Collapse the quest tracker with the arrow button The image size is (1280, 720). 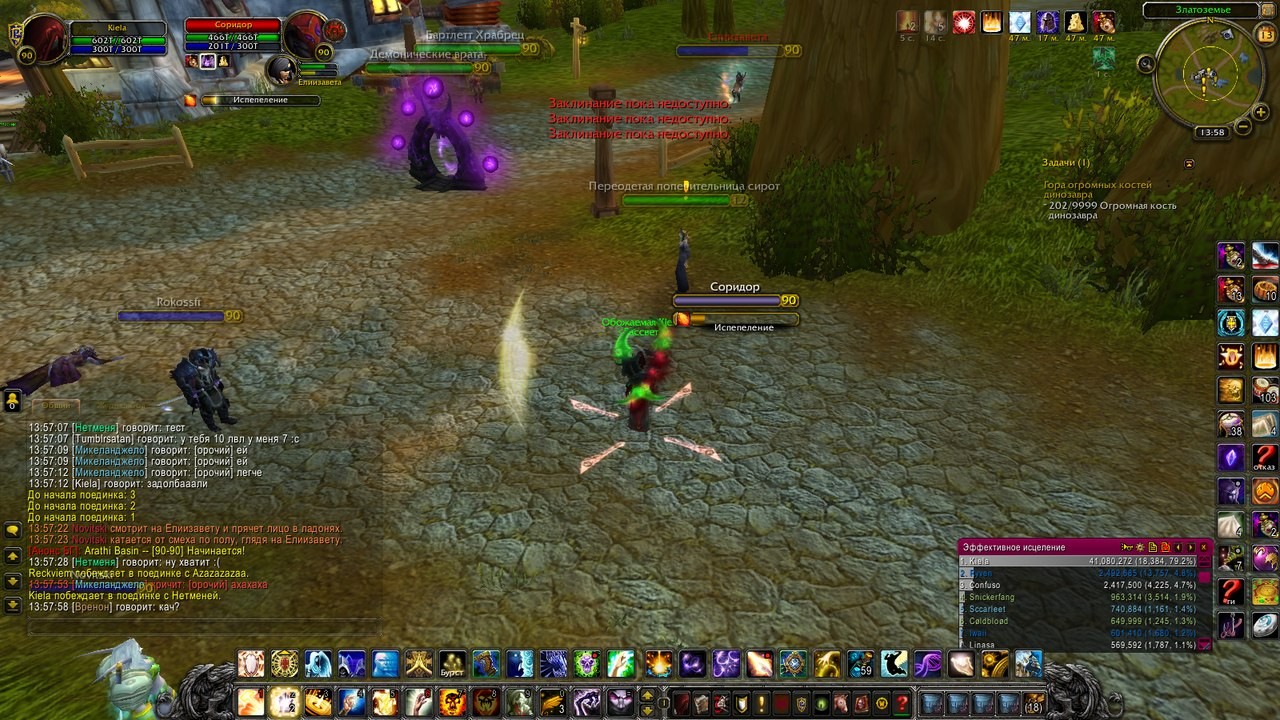point(1189,163)
